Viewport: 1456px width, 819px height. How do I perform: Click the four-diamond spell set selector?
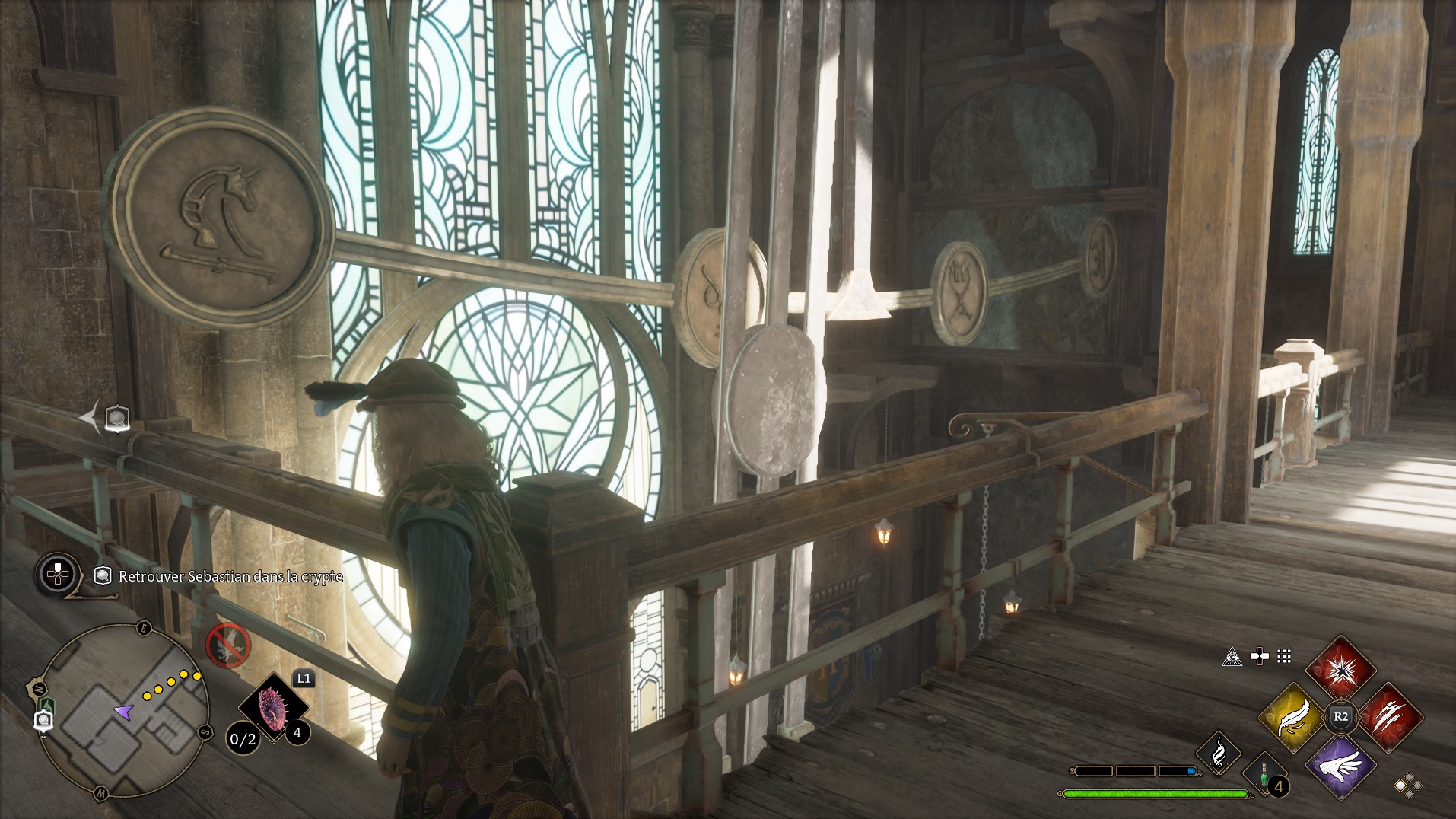coord(1407,786)
